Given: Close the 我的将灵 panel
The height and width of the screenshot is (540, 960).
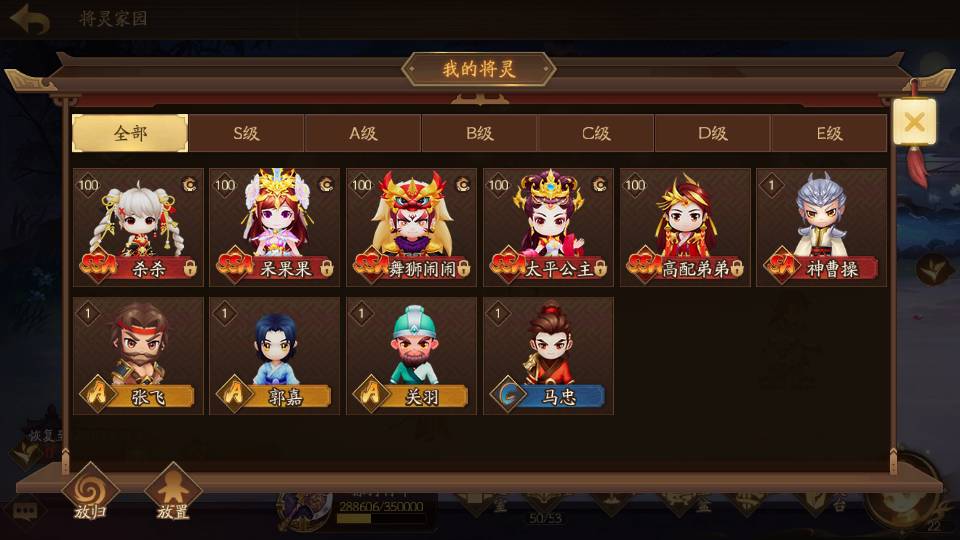Looking at the screenshot, I should click(x=914, y=123).
